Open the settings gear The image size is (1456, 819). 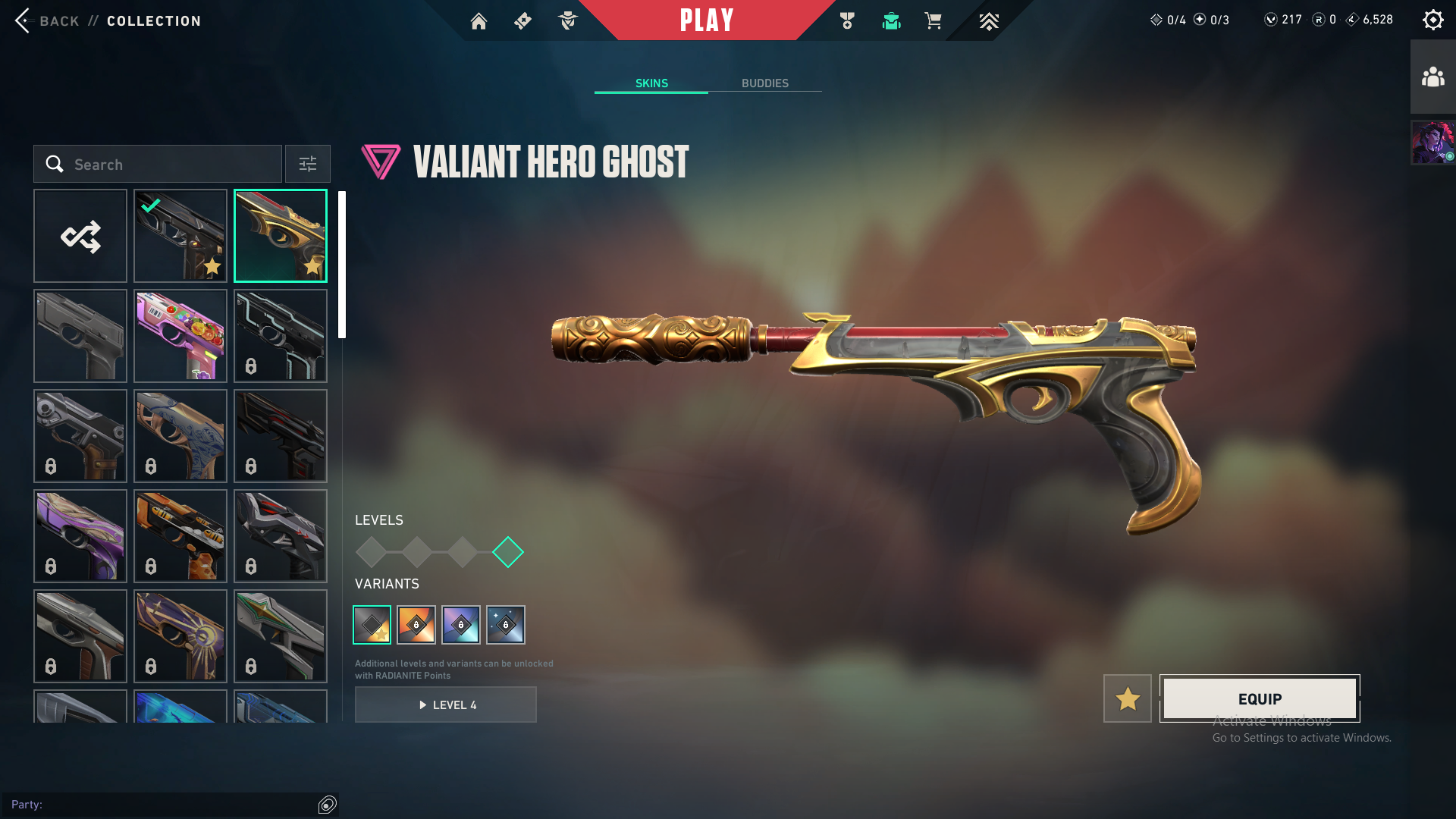pyautogui.click(x=1432, y=20)
